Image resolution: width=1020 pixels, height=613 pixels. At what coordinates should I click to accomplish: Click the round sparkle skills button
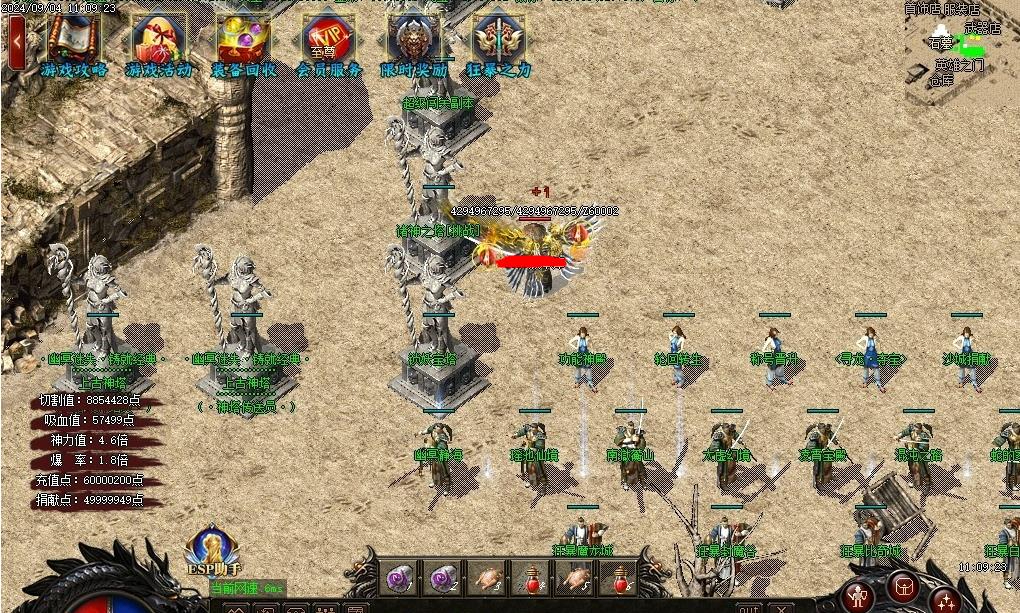click(x=945, y=599)
